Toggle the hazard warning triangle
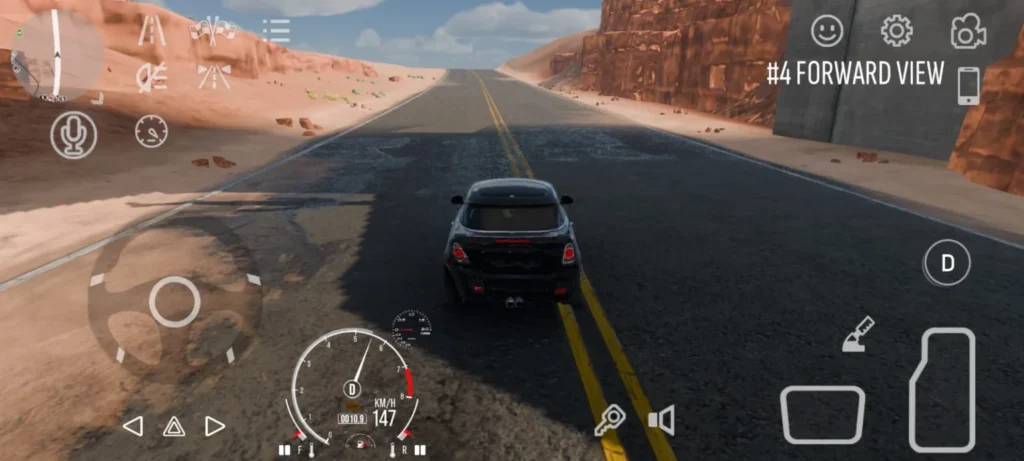 (x=174, y=426)
